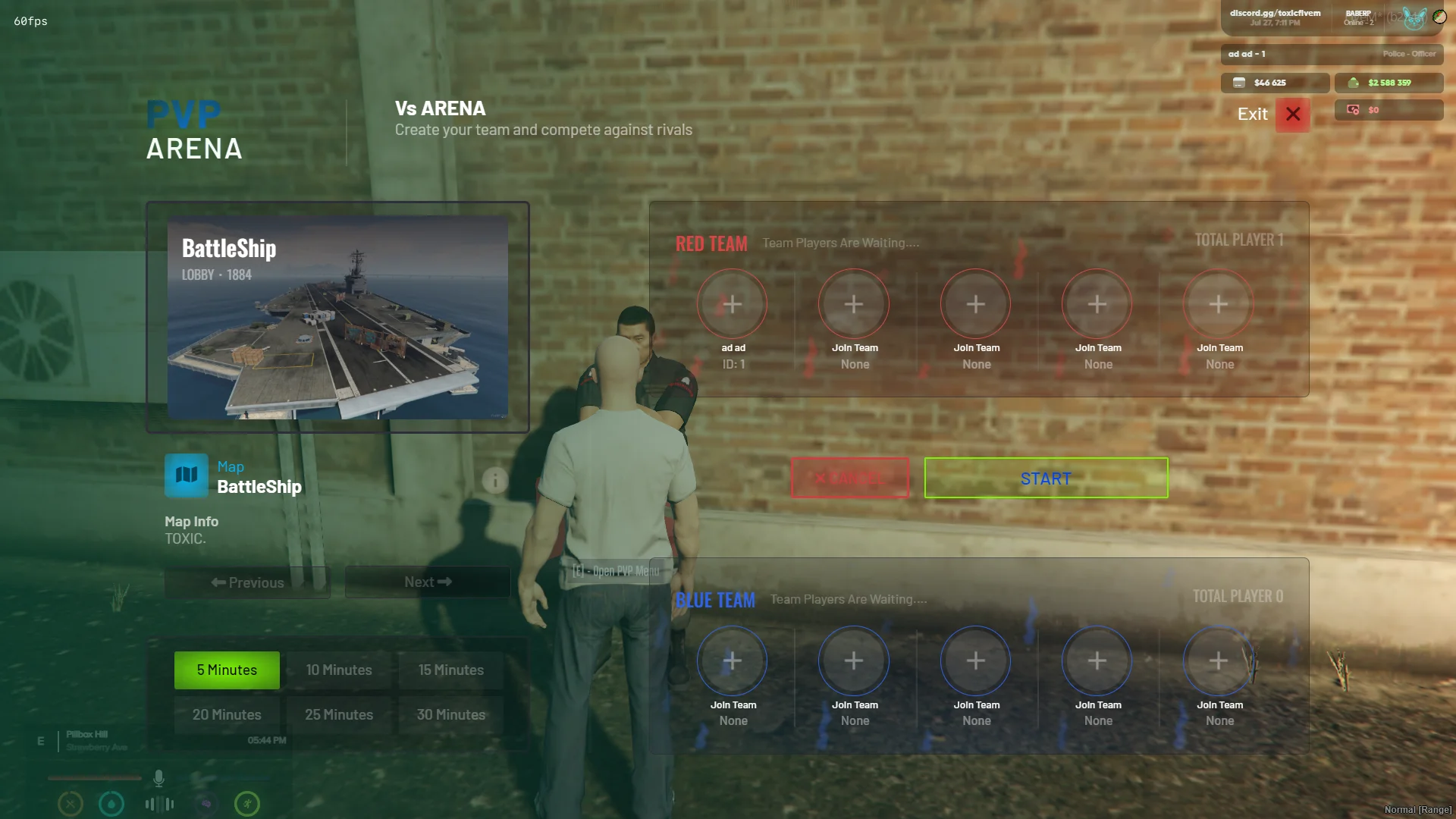Close the PVP Arena with the red X

coord(1293,115)
